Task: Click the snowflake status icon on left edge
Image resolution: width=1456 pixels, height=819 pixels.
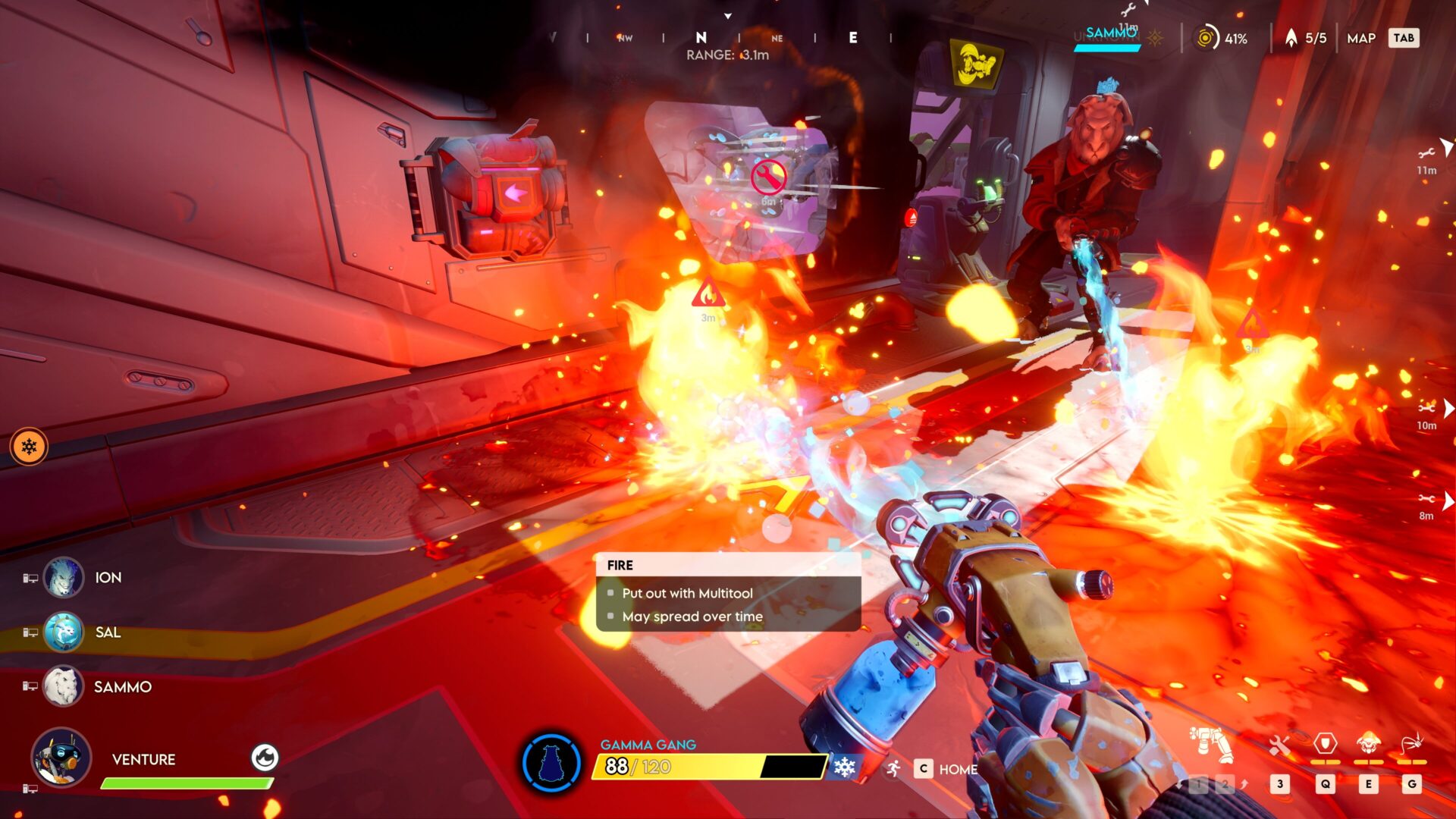Action: pyautogui.click(x=29, y=446)
